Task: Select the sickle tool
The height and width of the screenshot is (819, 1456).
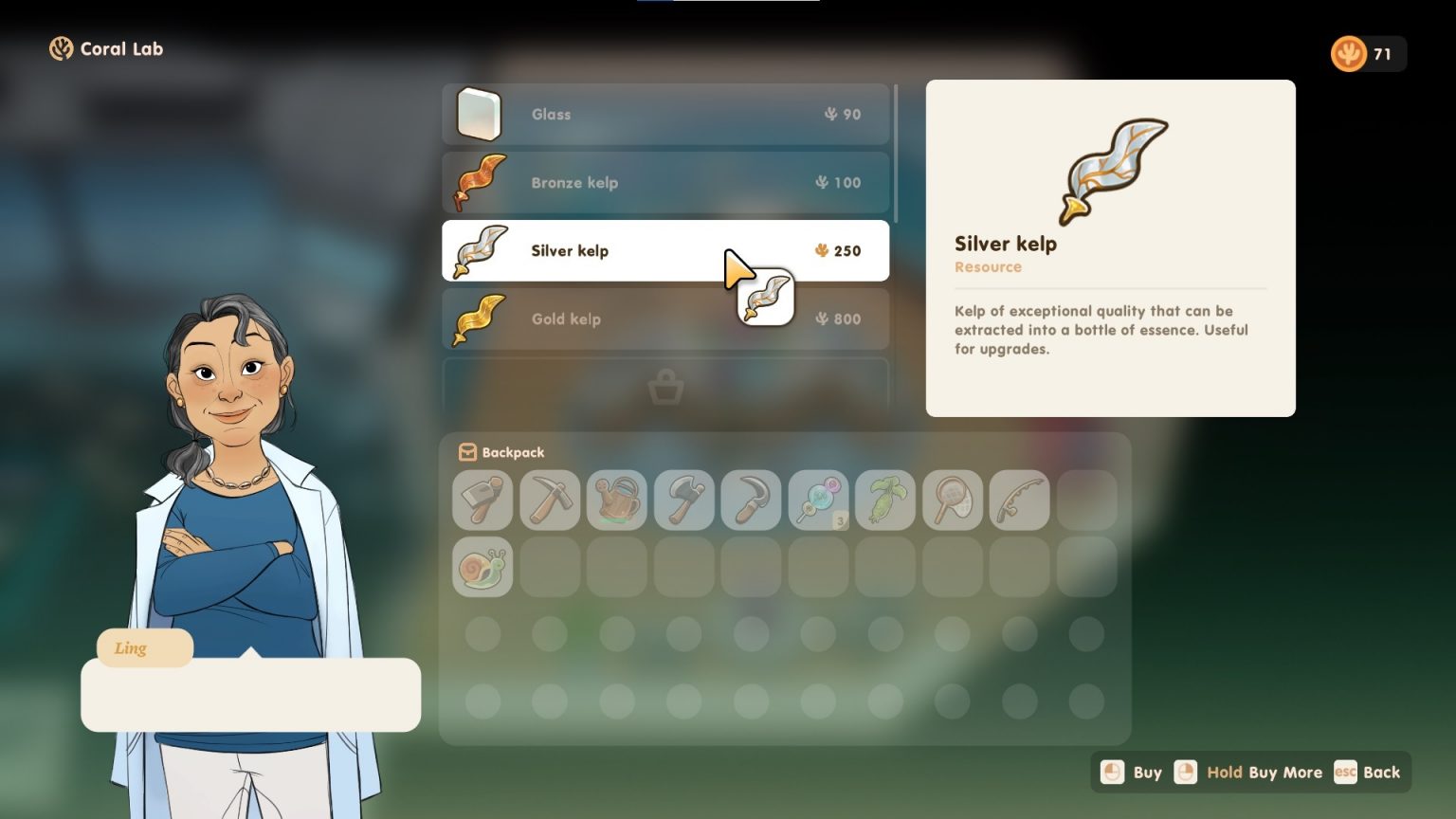Action: coord(752,500)
